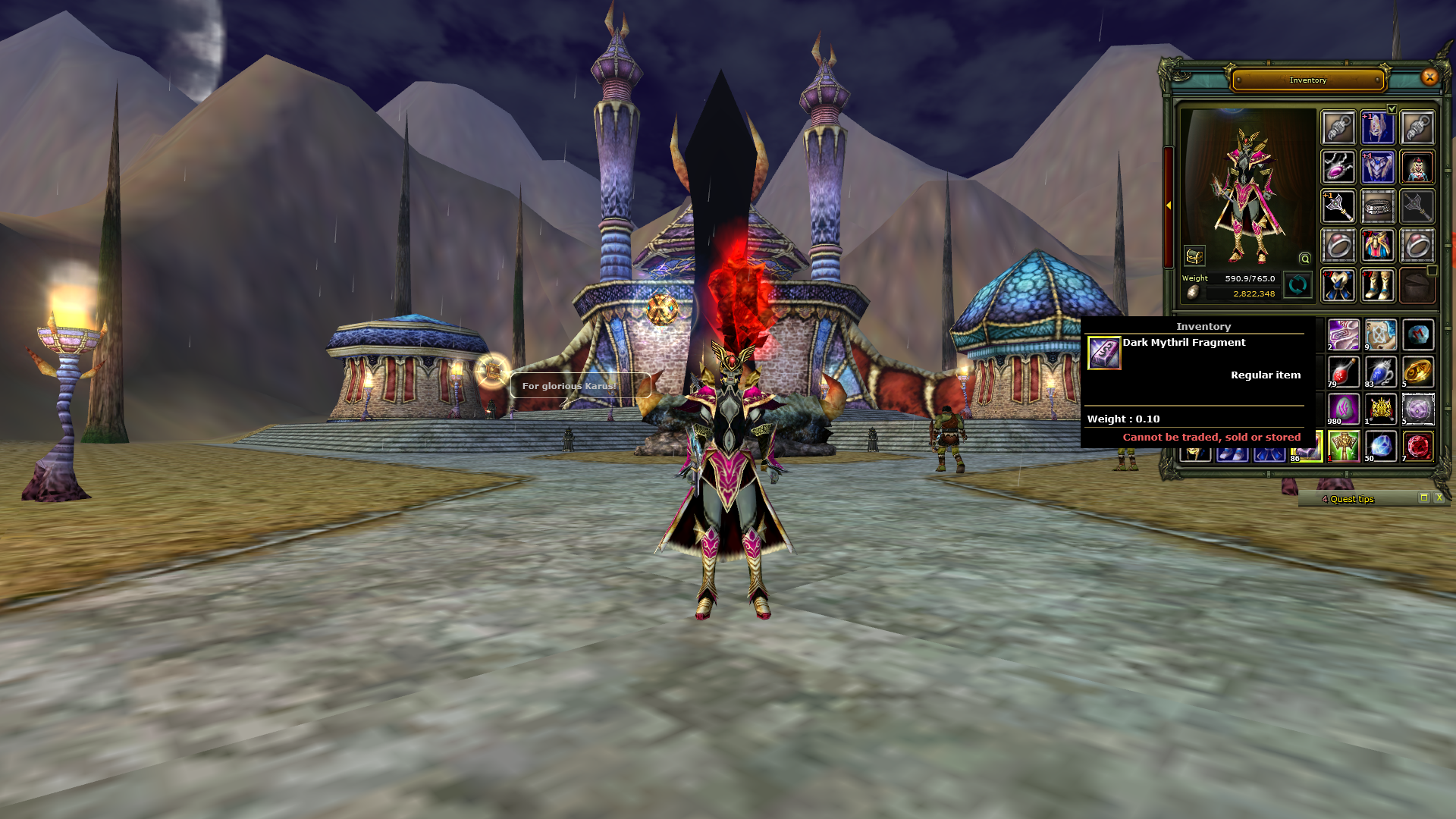The height and width of the screenshot is (819, 1456).
Task: Select the blue gem stack of 50
Action: pyautogui.click(x=1379, y=444)
